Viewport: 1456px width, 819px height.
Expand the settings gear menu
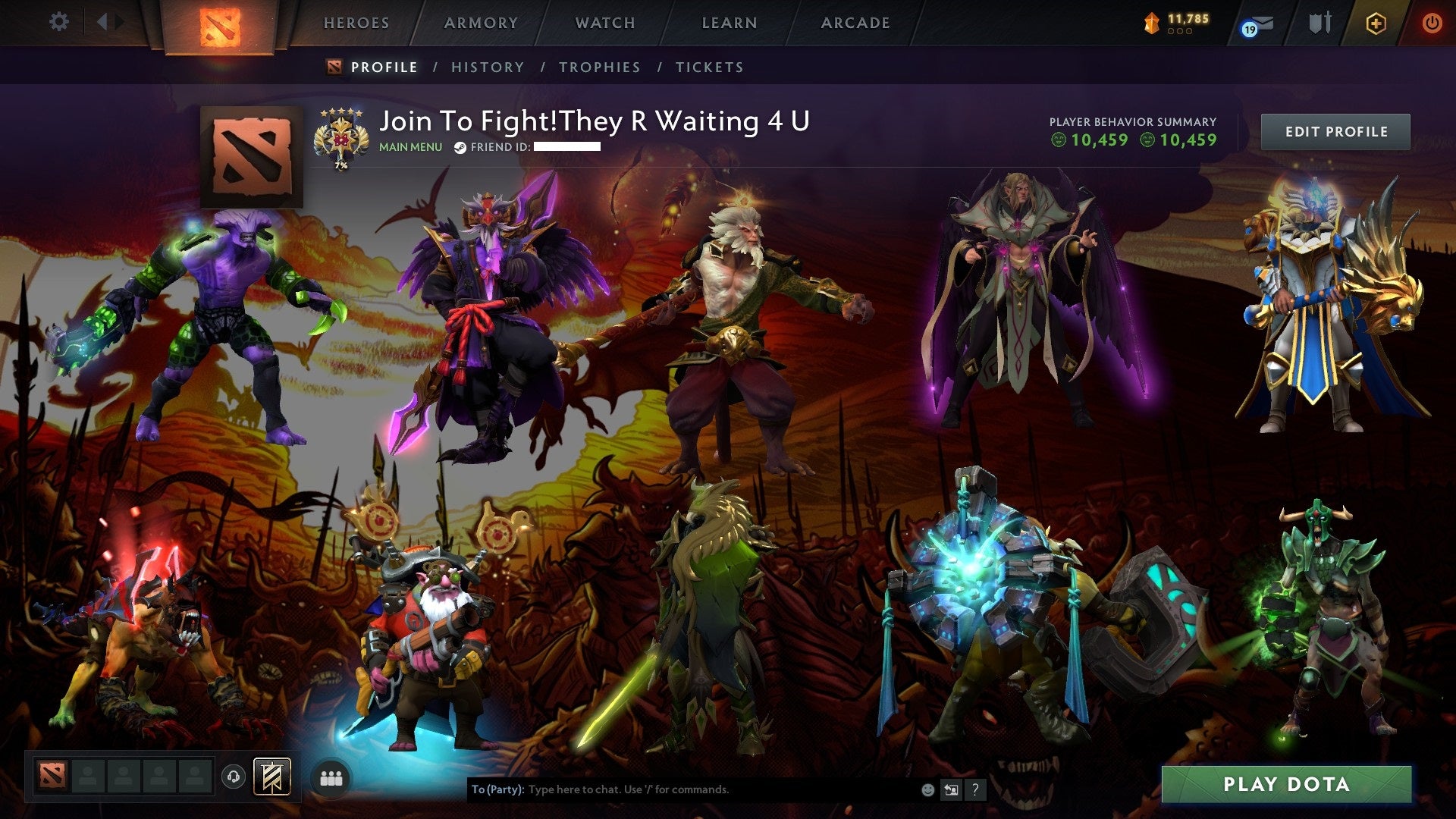[58, 22]
